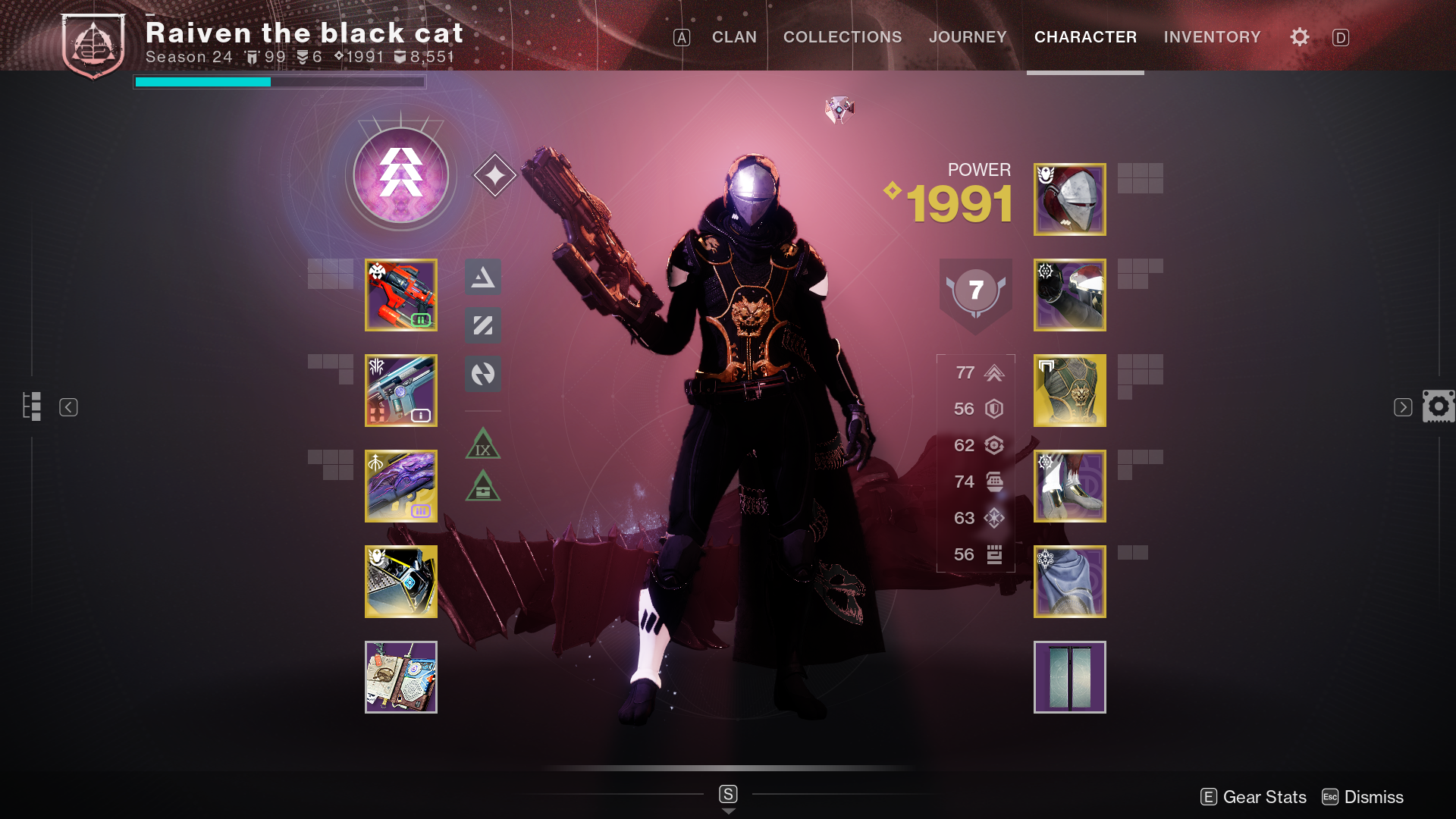The width and height of the screenshot is (1456, 819).
Task: Select the purple power weapon slot
Action: pos(400,486)
